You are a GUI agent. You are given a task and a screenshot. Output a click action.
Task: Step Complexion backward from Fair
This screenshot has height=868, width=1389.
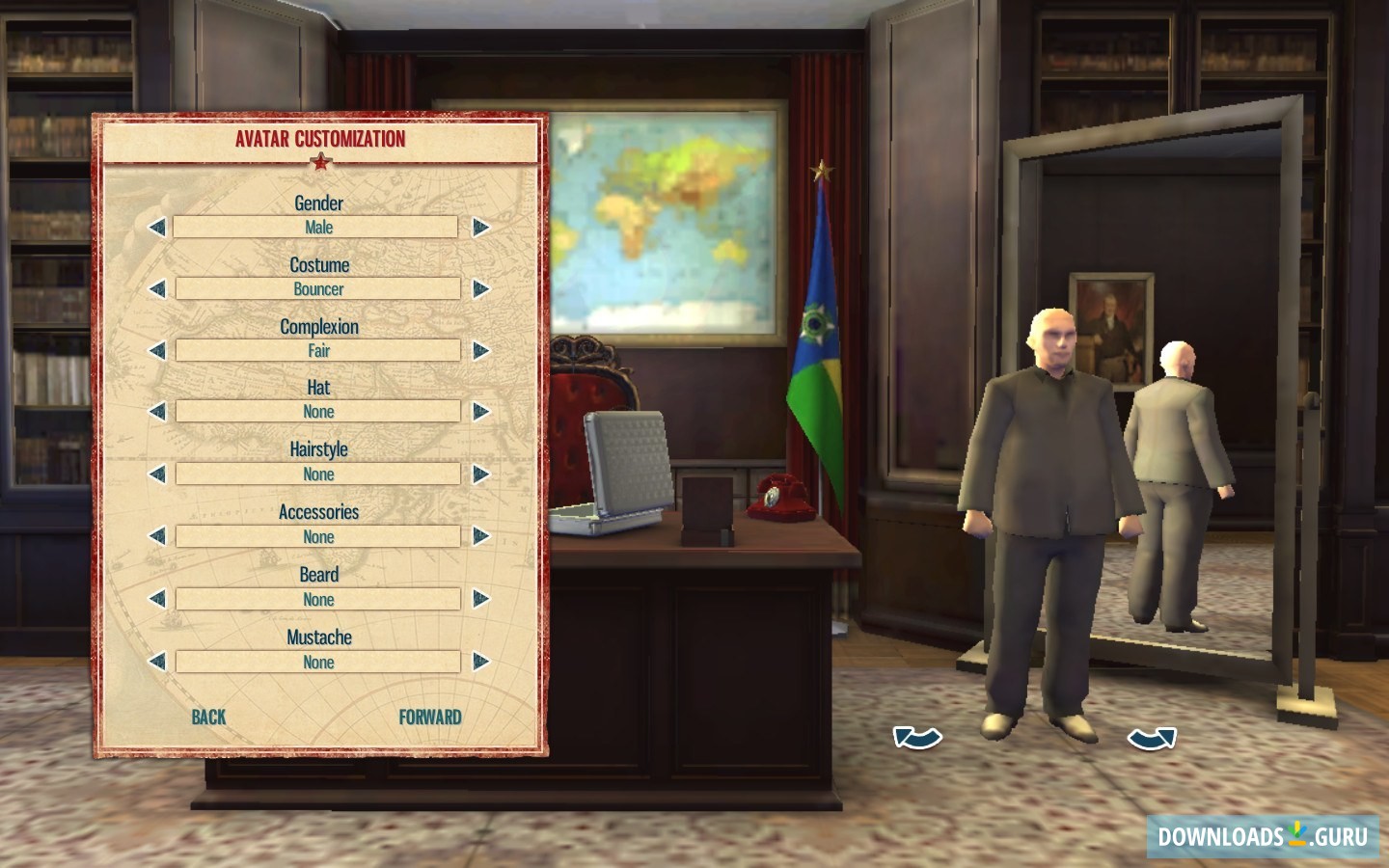coord(157,350)
